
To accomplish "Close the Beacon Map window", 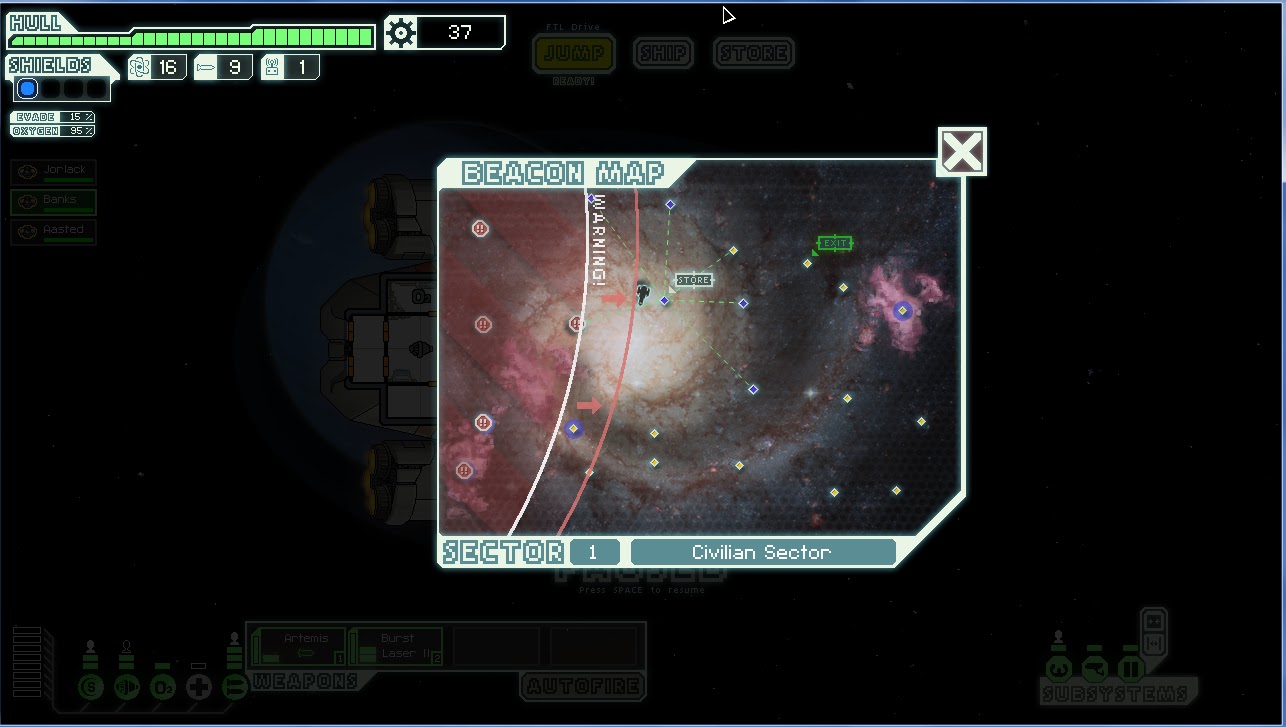I will [961, 152].
